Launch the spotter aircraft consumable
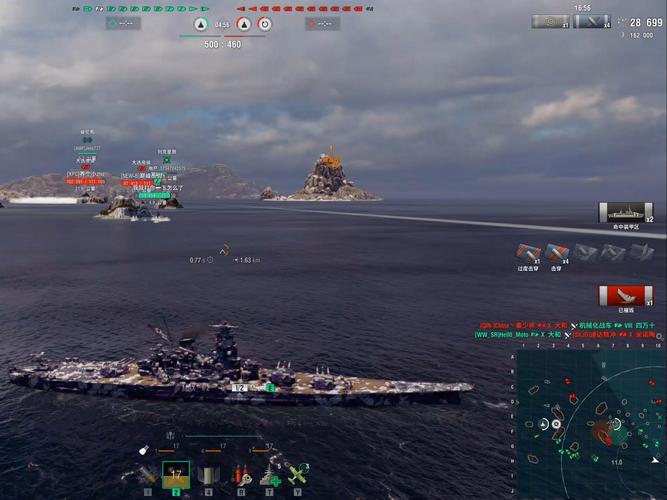This screenshot has height=500, width=667. [x=297, y=475]
